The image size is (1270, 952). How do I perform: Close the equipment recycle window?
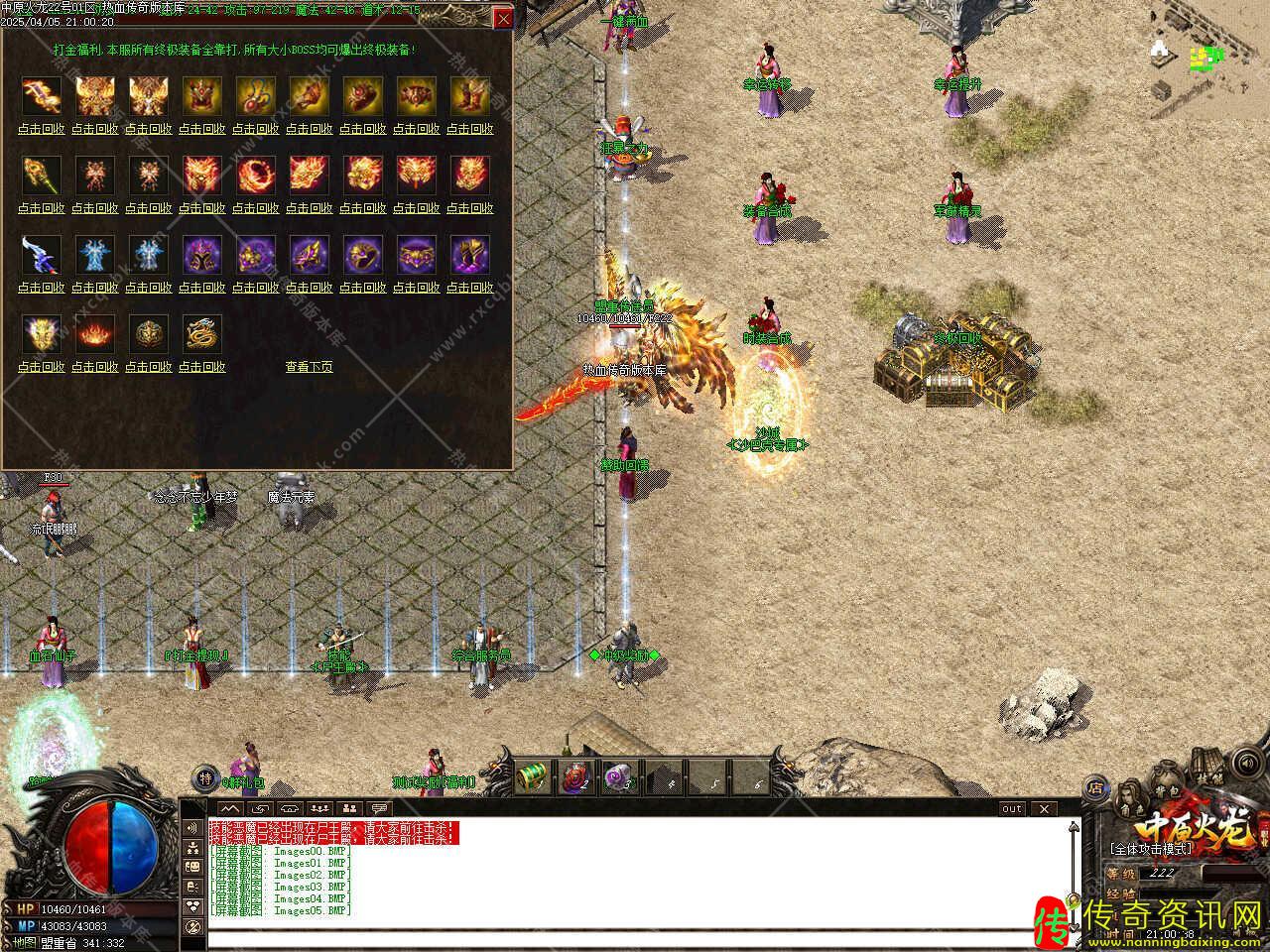point(504,19)
